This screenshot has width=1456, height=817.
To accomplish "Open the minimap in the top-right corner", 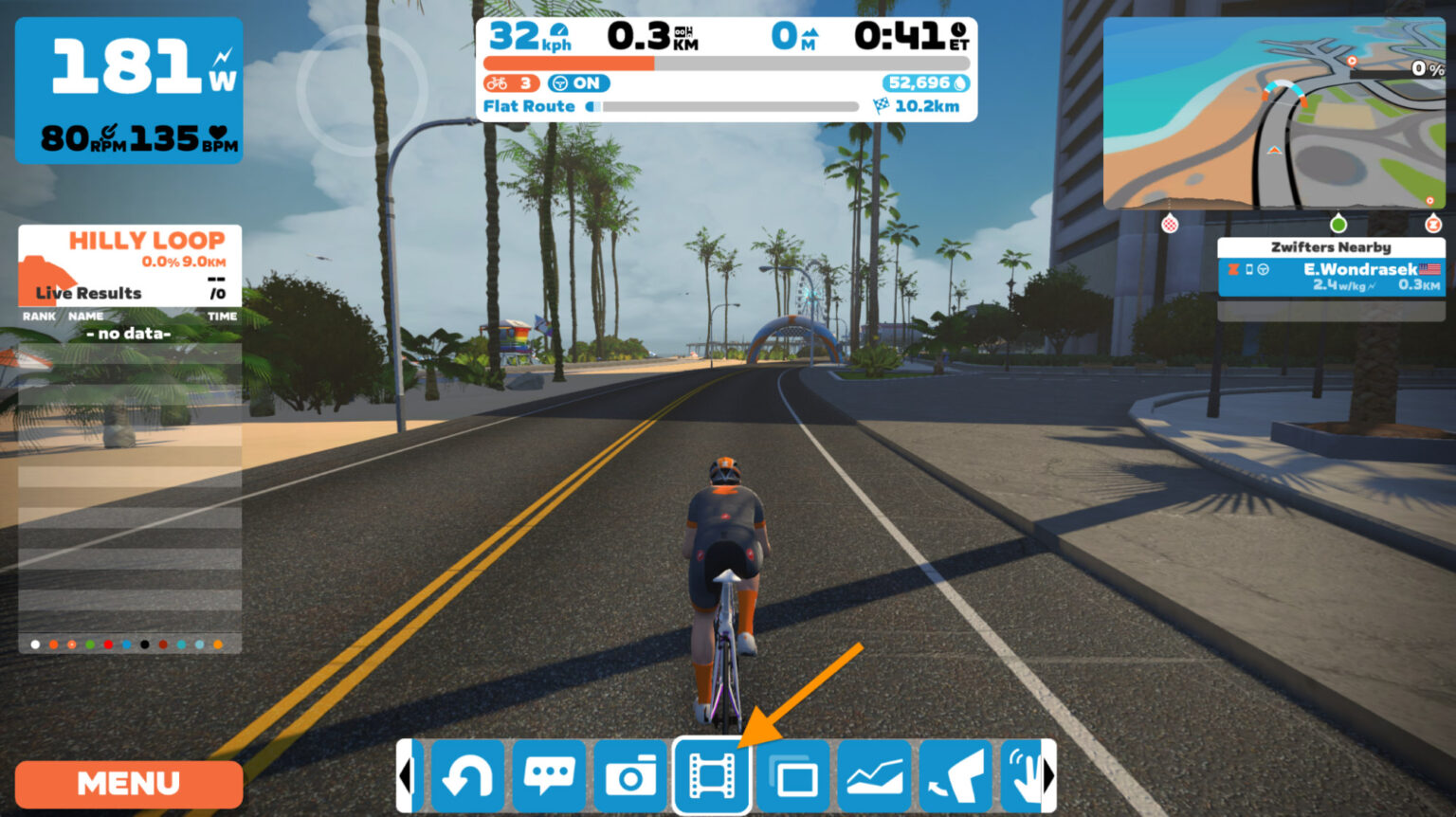I will coord(1275,114).
